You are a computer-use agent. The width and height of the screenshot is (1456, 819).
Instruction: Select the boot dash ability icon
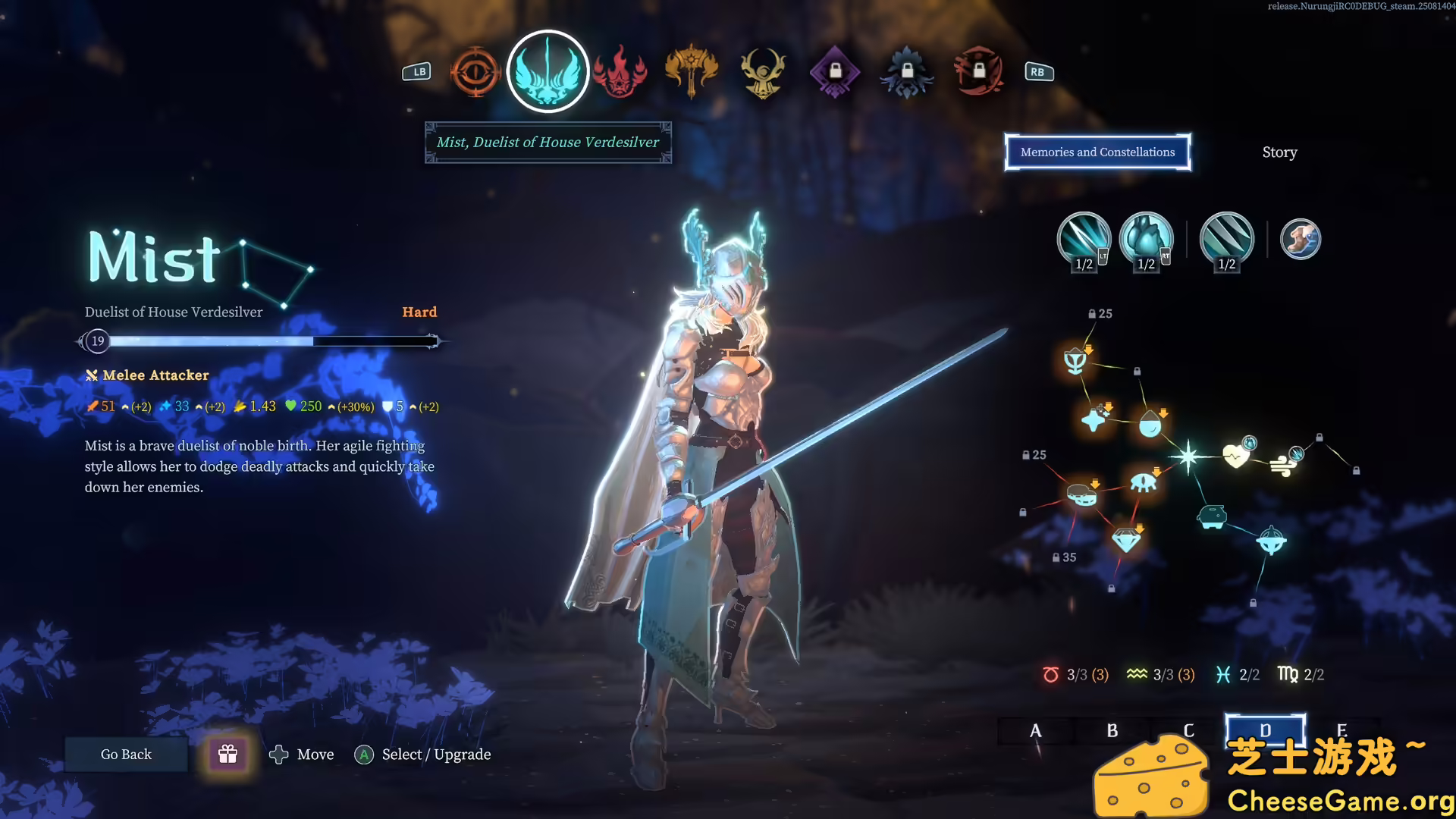coord(1300,240)
